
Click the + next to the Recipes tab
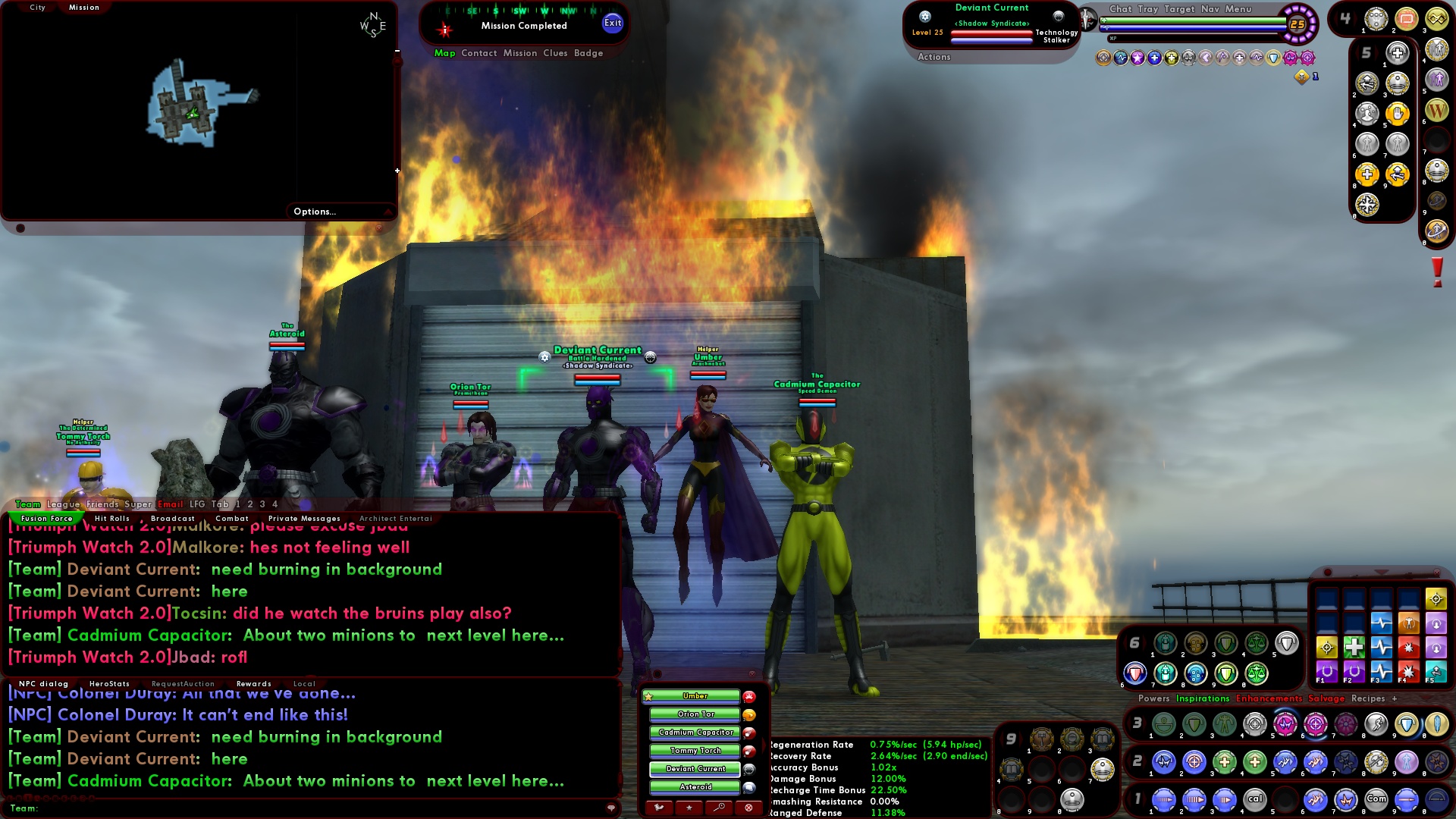click(x=1395, y=698)
